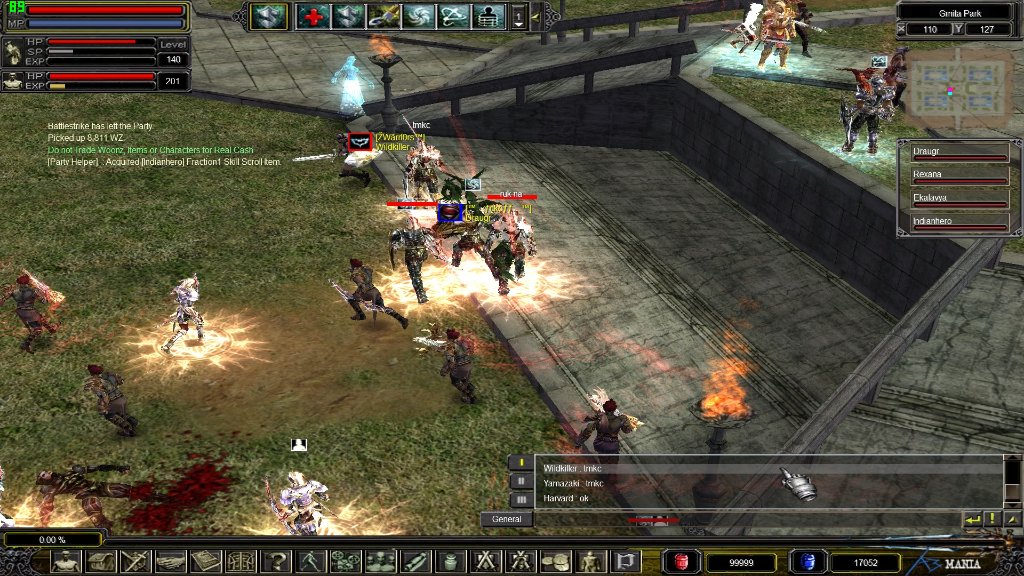Send chat with the enter arrow button
Screen dimensions: 1024x576
point(971,519)
